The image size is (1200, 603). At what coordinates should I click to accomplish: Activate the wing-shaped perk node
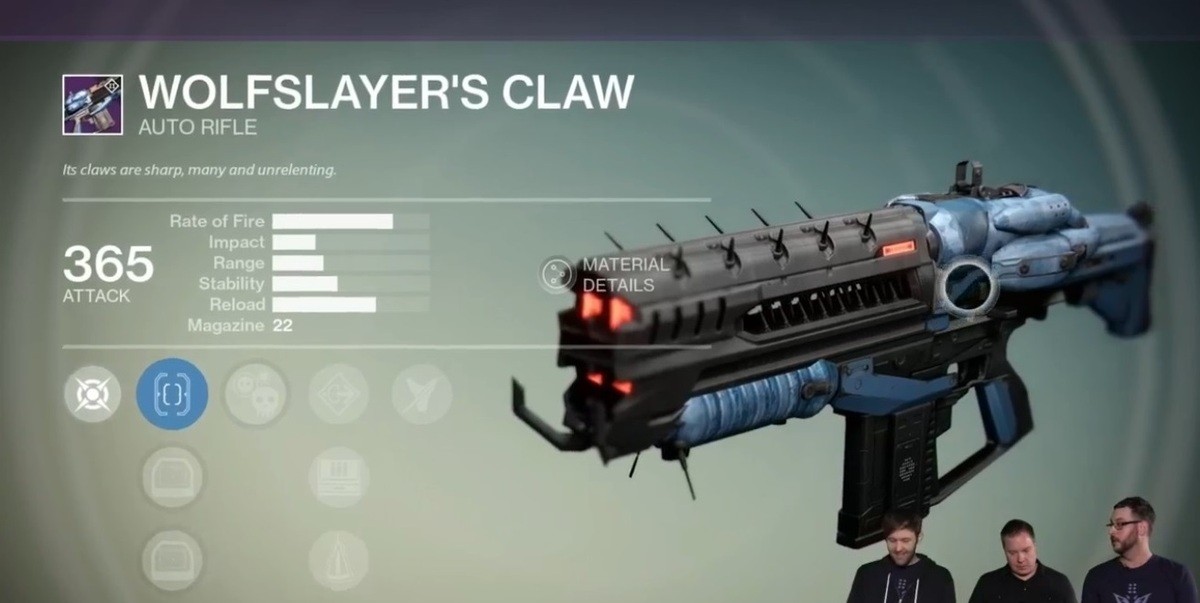pyautogui.click(x=421, y=393)
